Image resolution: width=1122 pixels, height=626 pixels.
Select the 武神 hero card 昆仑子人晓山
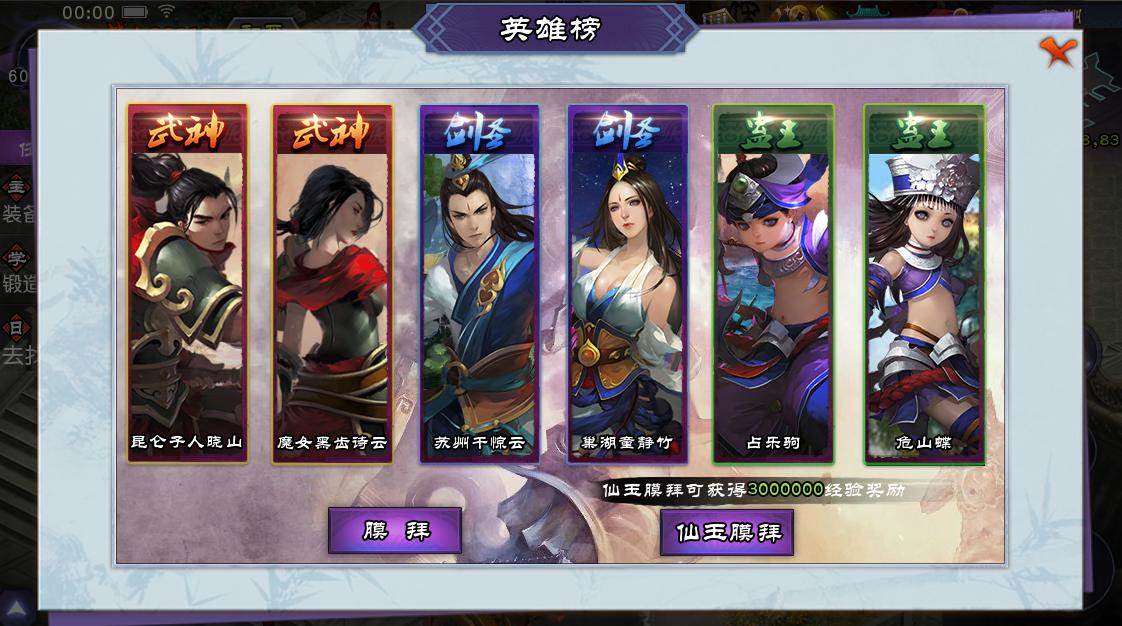click(187, 284)
